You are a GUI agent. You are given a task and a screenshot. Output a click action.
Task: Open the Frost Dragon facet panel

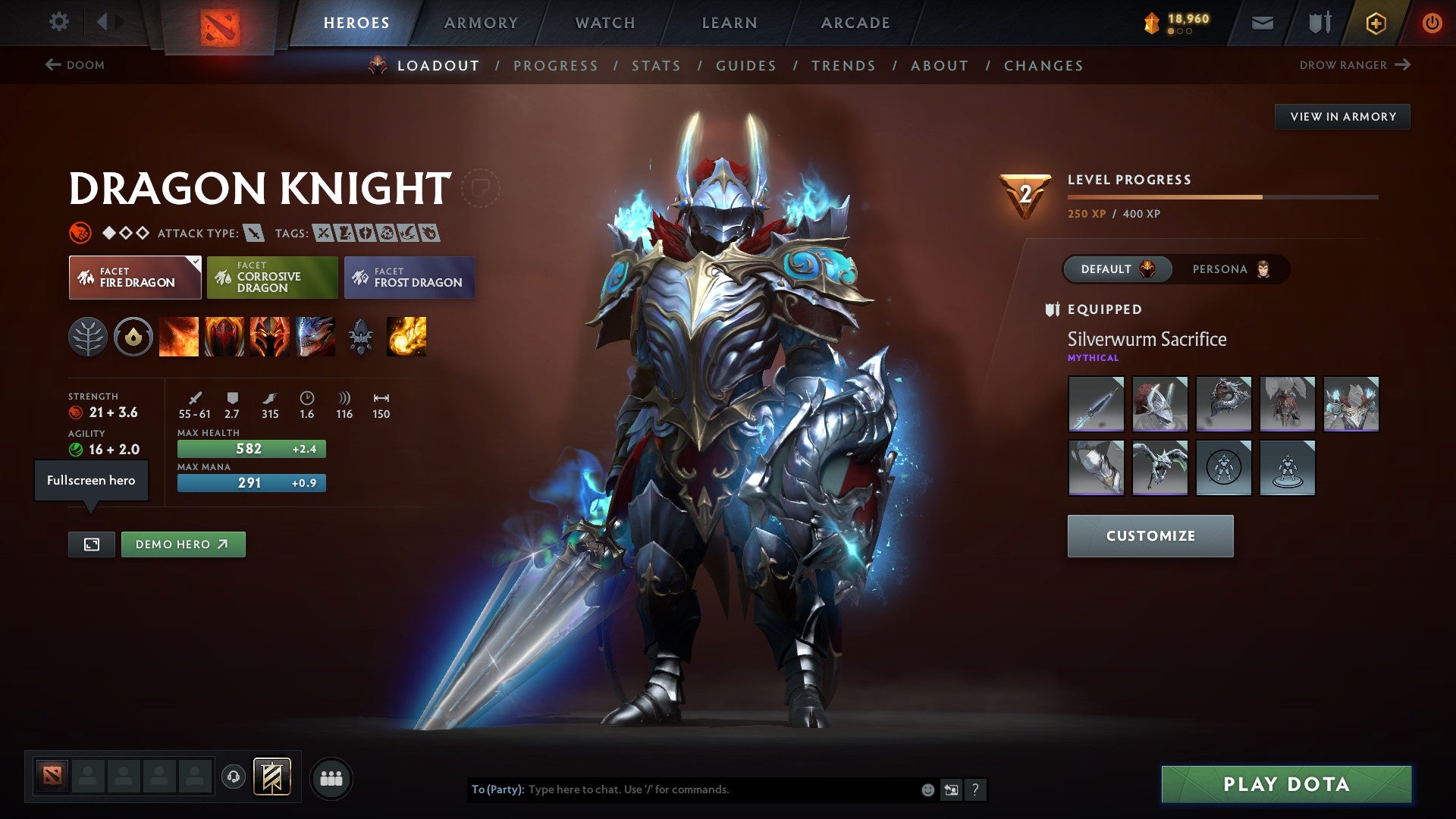point(409,278)
